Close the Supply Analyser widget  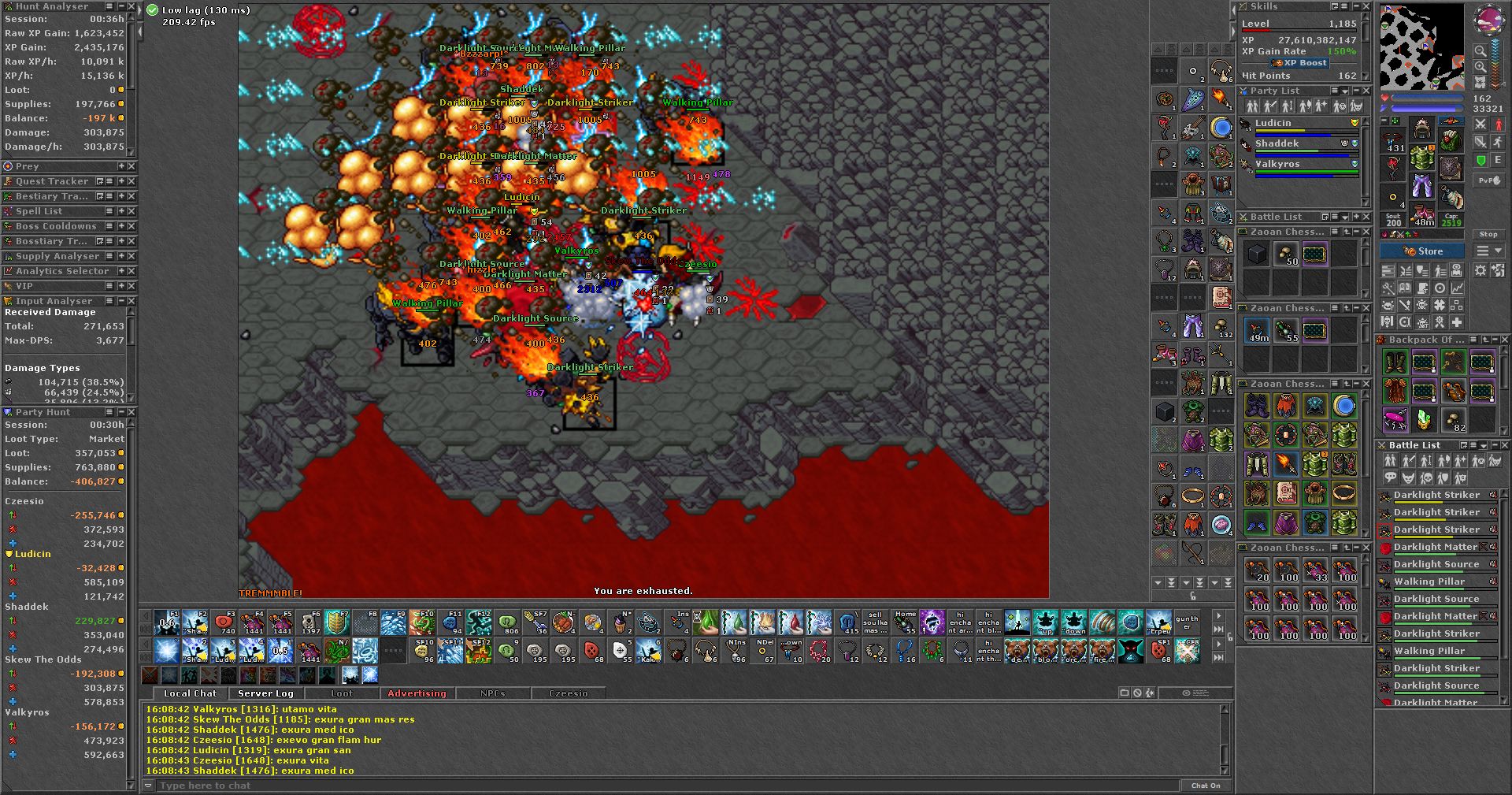click(132, 256)
